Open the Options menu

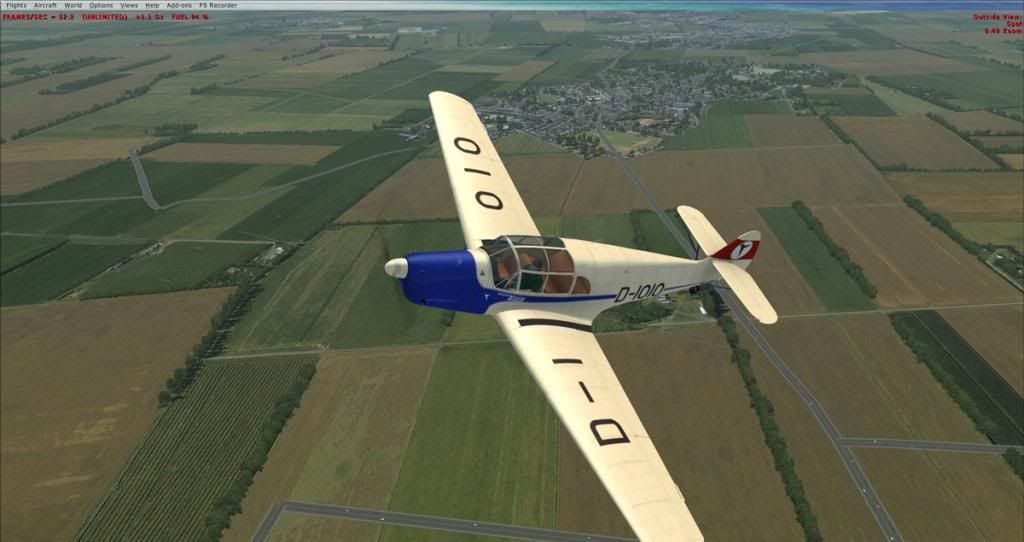(x=100, y=5)
